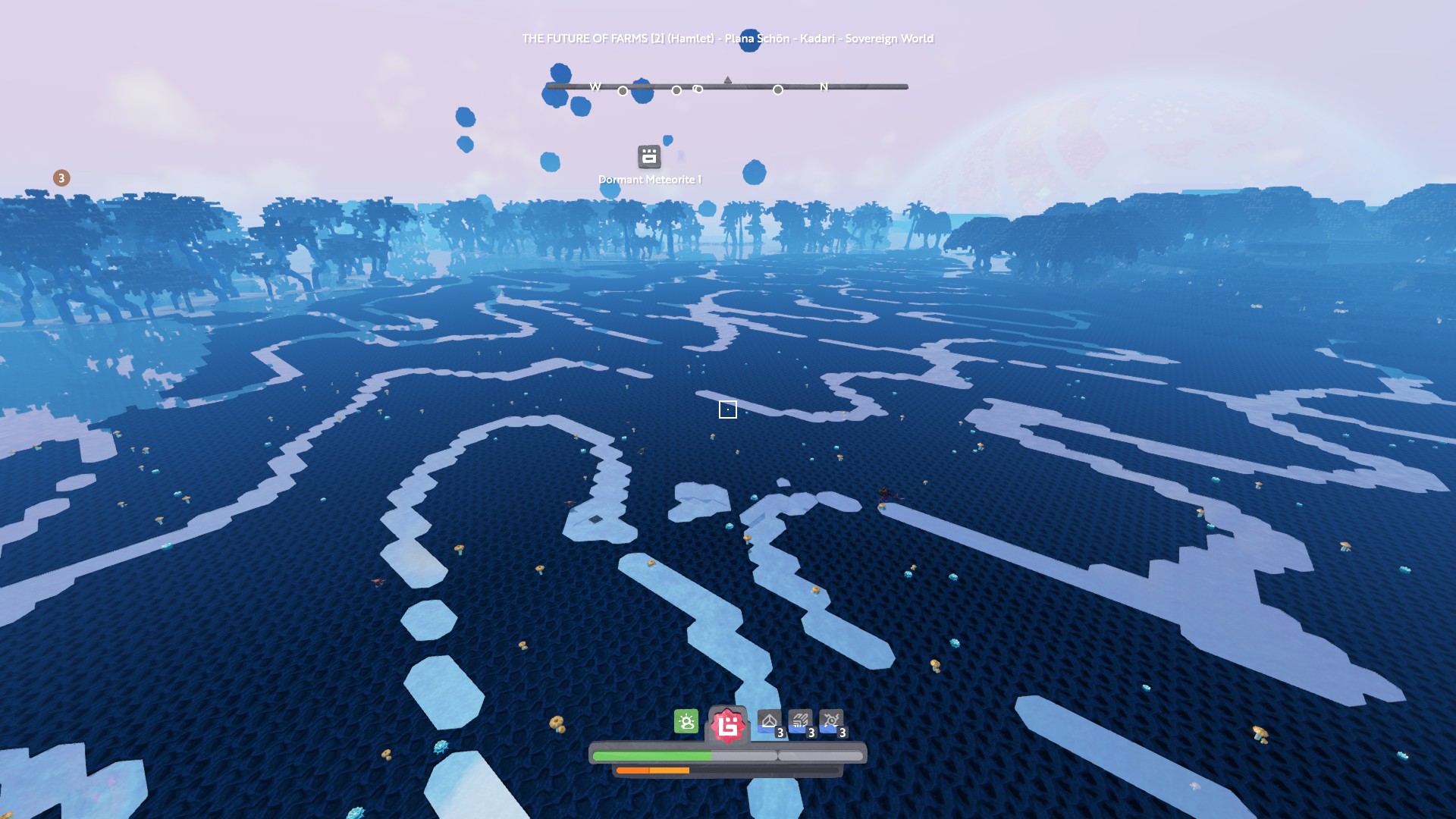Viewport: 1456px width, 819px height.
Task: Select the hammer hotbar slot with count 3
Action: tap(800, 722)
